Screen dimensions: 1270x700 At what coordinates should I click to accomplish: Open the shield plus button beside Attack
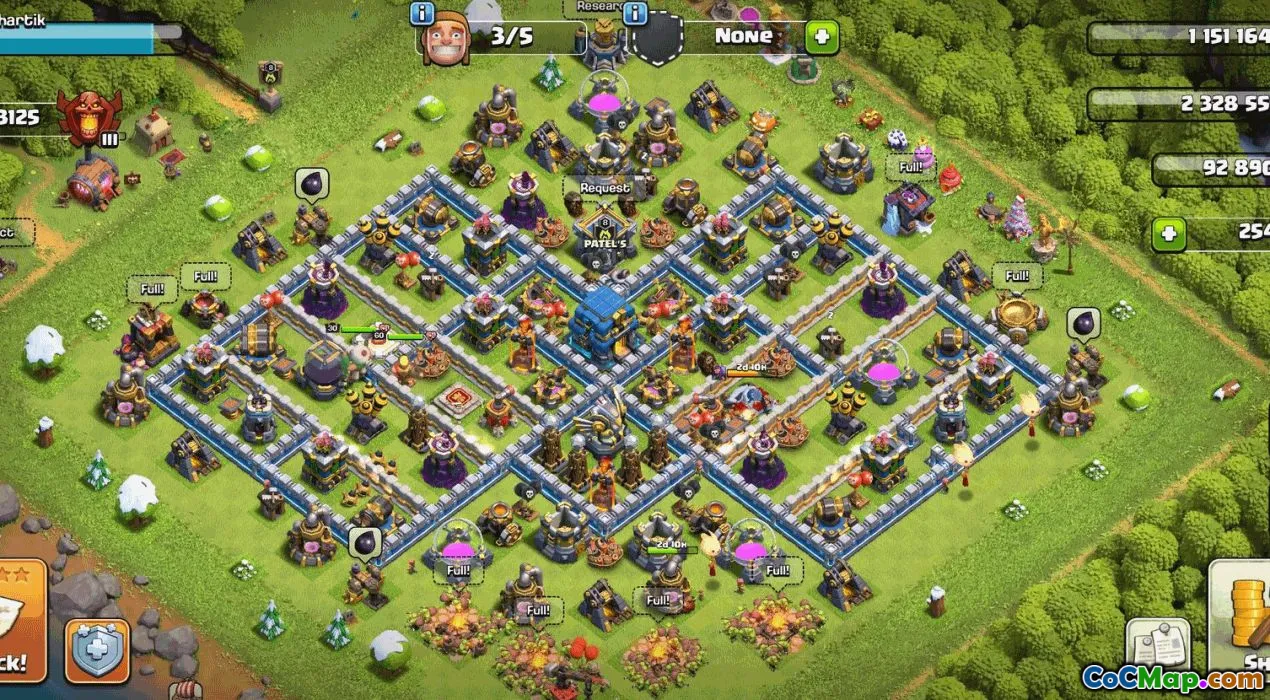coord(97,651)
